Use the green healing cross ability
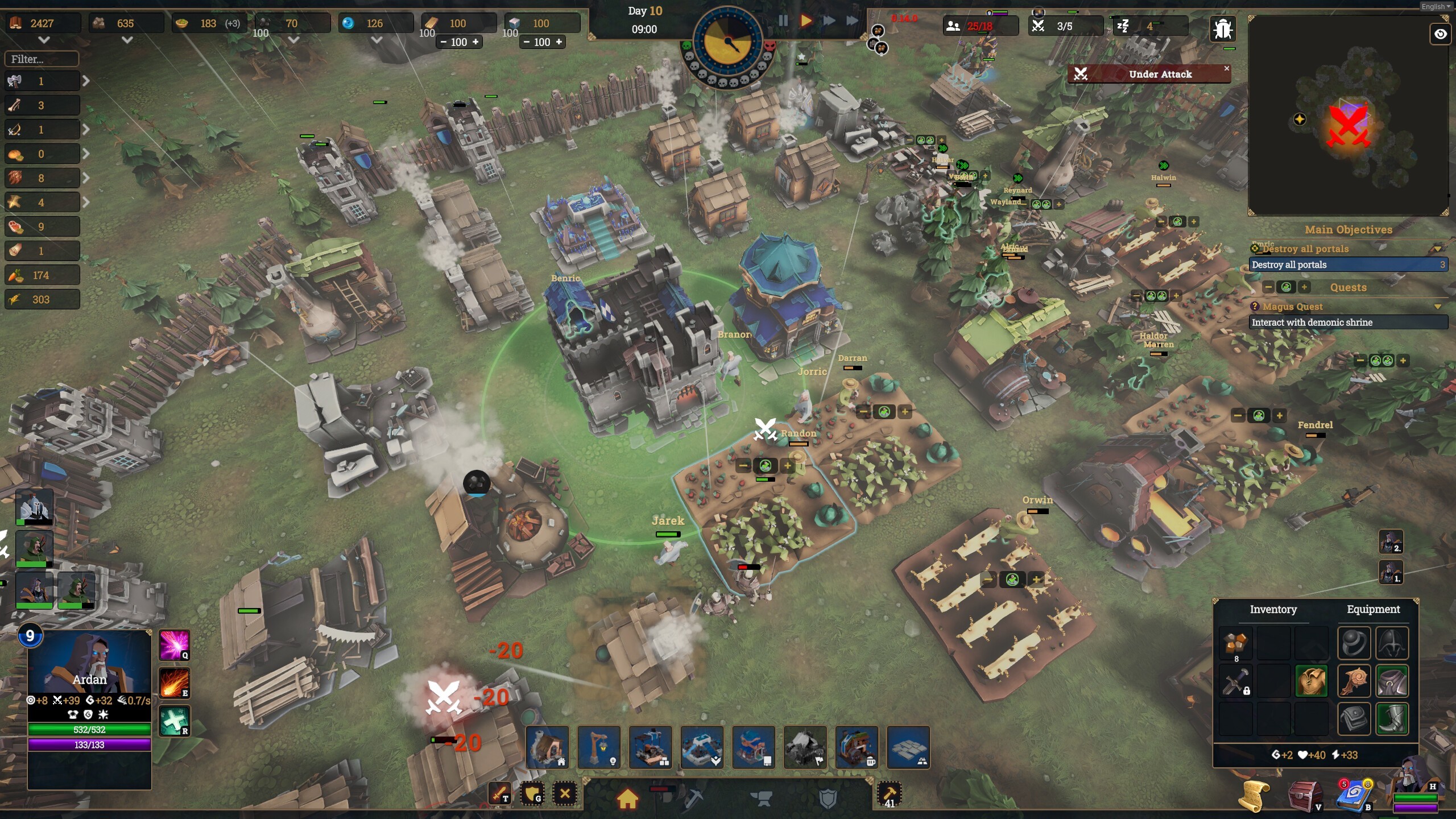This screenshot has width=1456, height=819. (174, 721)
